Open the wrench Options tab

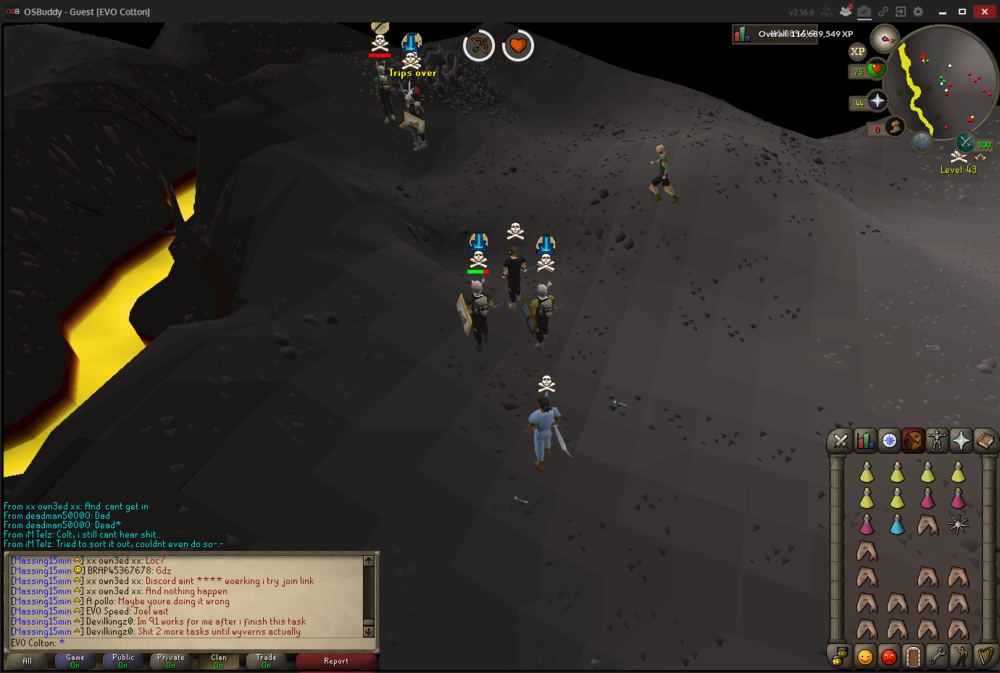tap(937, 657)
